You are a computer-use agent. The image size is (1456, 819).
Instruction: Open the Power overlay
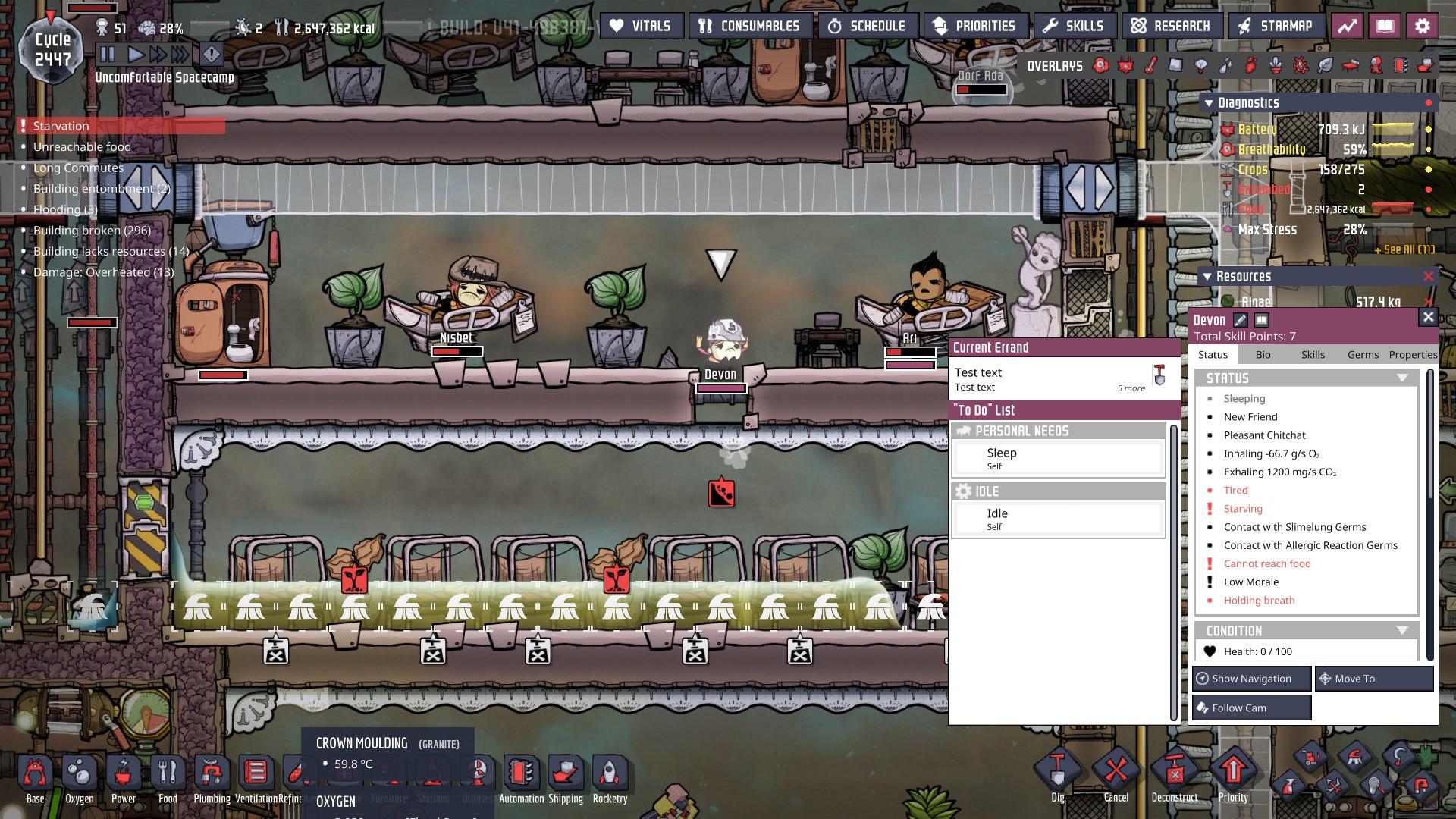pyautogui.click(x=1125, y=66)
